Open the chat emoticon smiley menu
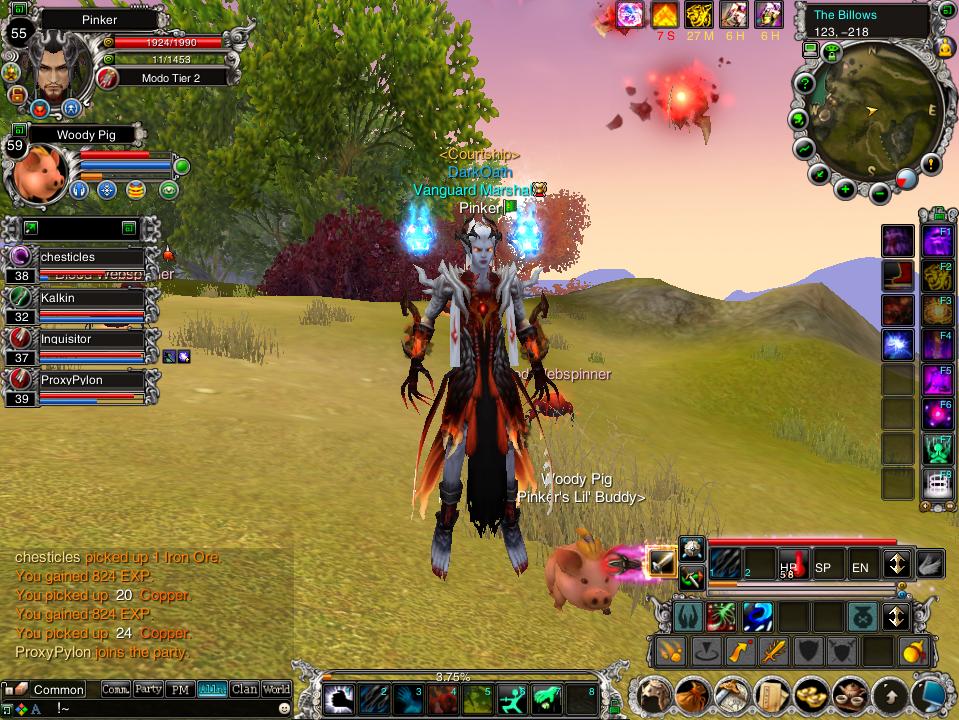Screen dimensions: 959x720 [283, 707]
